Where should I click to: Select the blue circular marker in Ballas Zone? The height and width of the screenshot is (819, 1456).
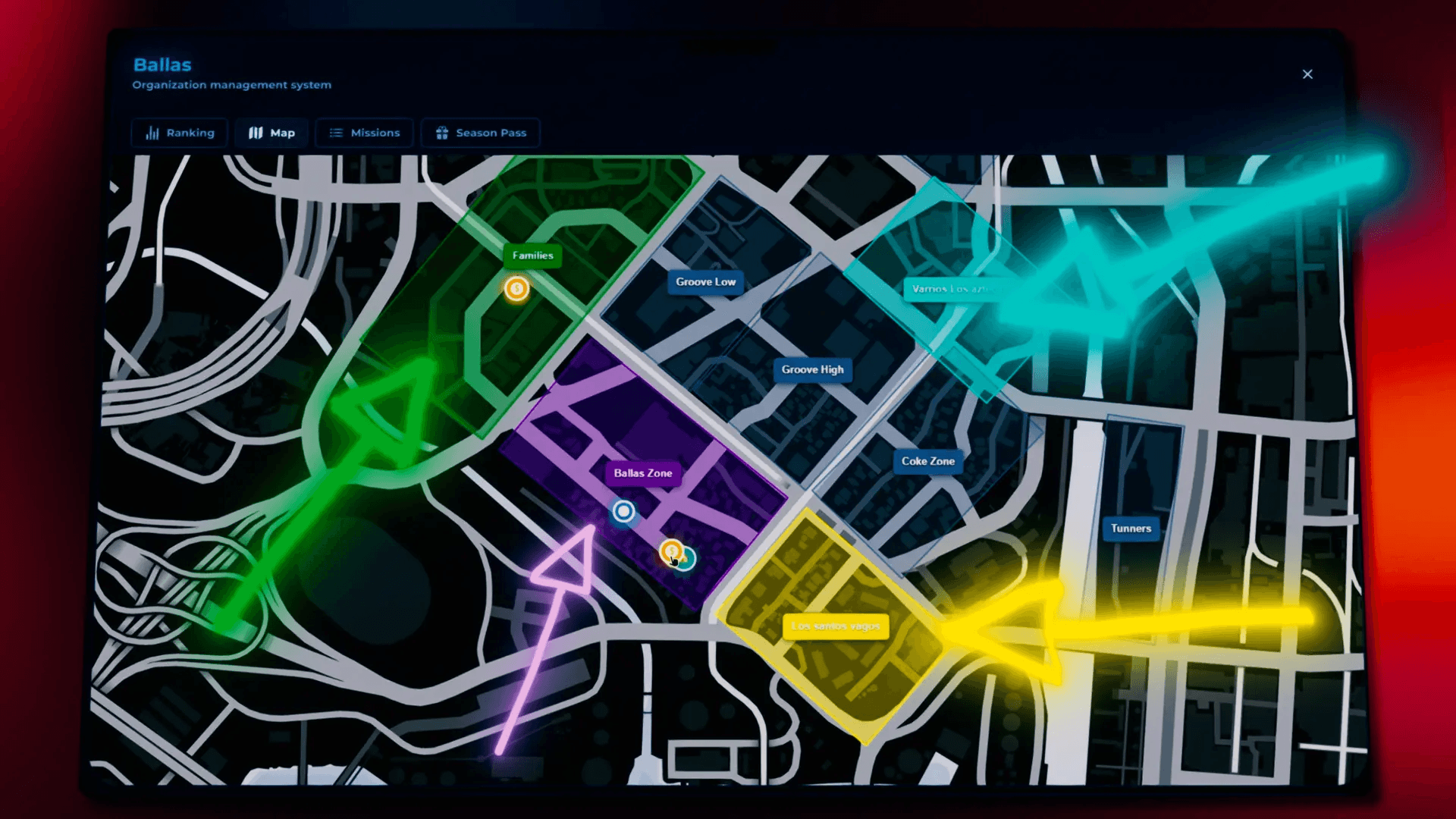[x=623, y=511]
